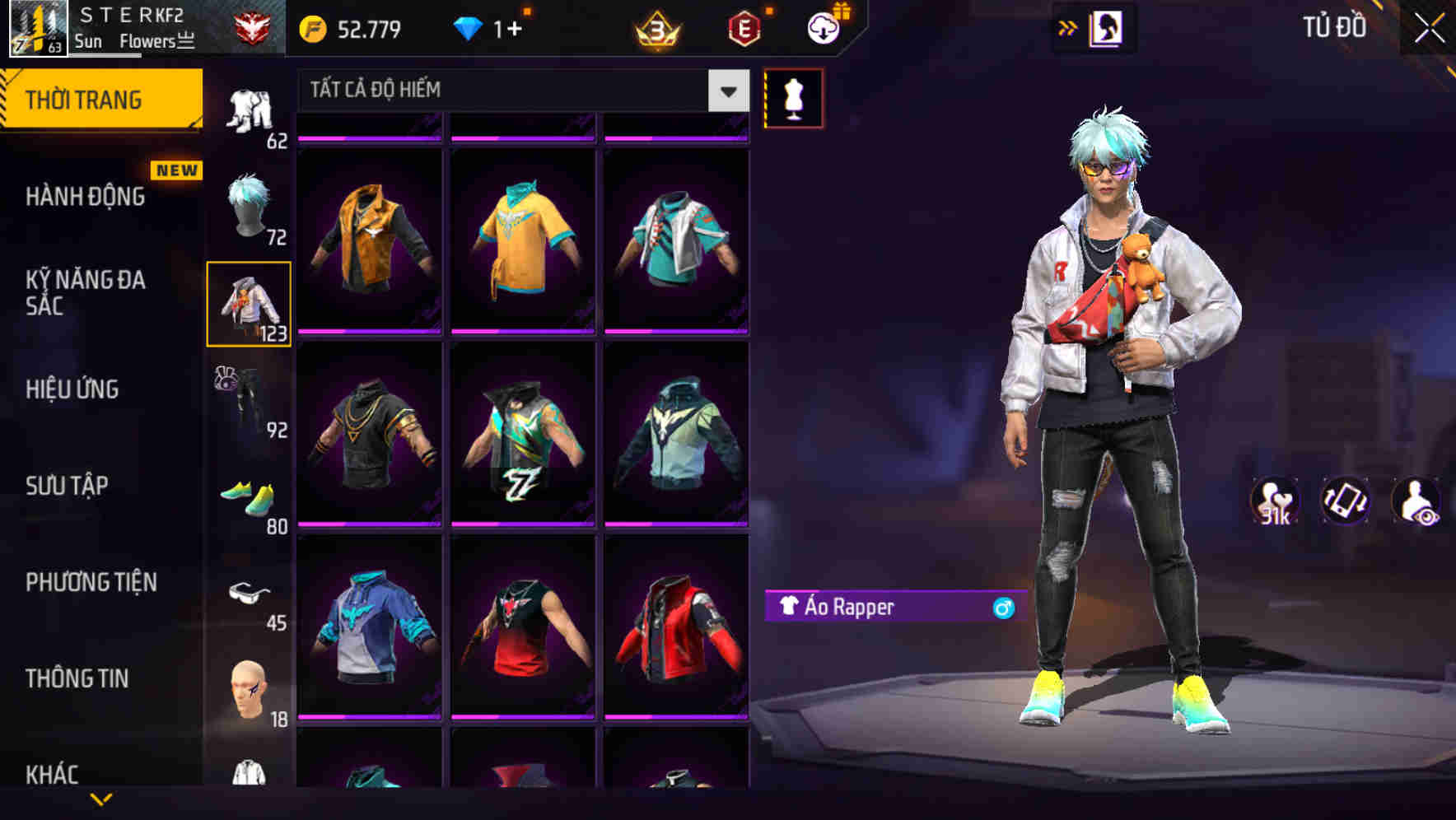
Task: Click the double-arrow expander near the top right
Action: (x=1068, y=27)
